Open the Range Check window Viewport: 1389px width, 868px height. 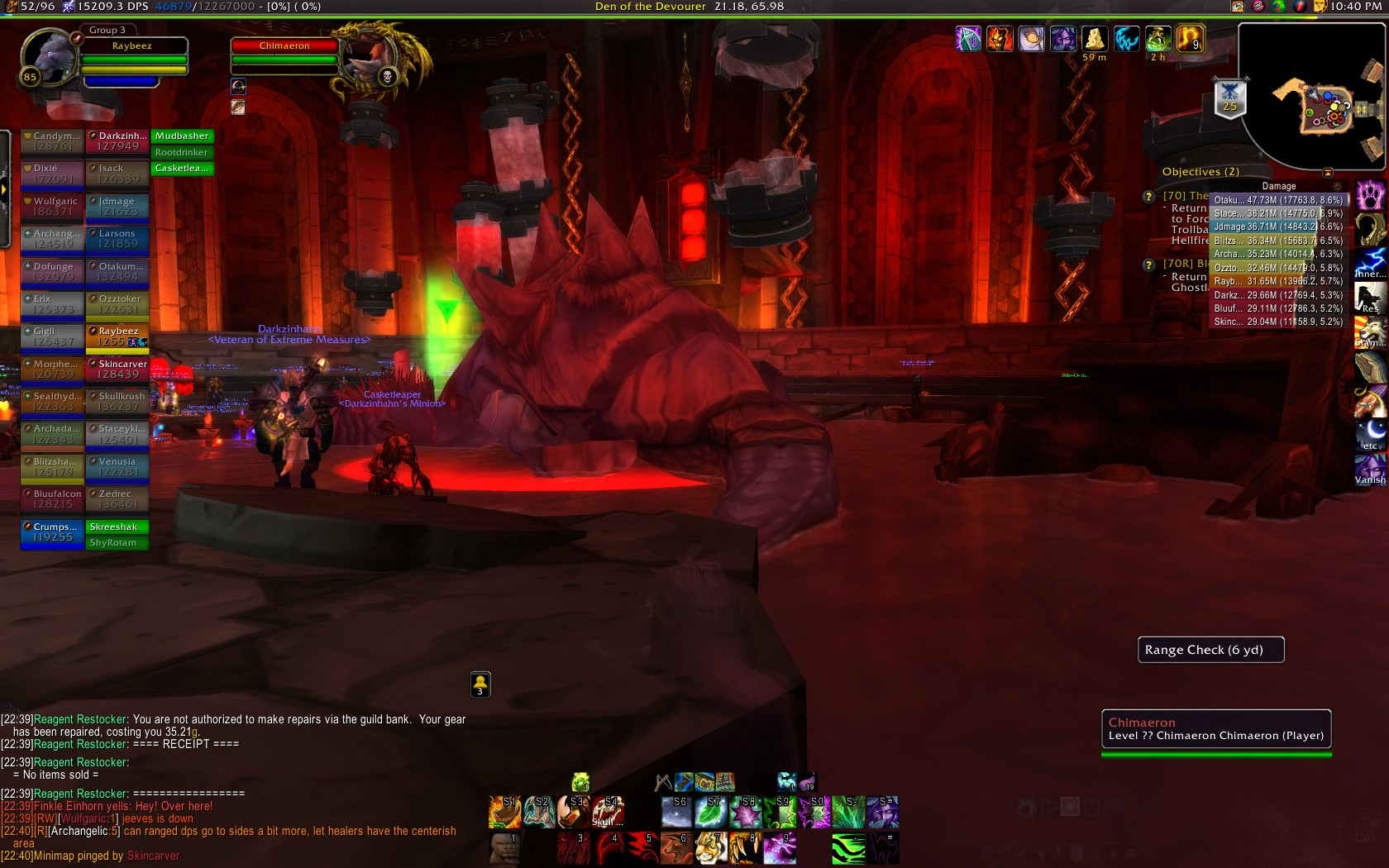point(1210,650)
